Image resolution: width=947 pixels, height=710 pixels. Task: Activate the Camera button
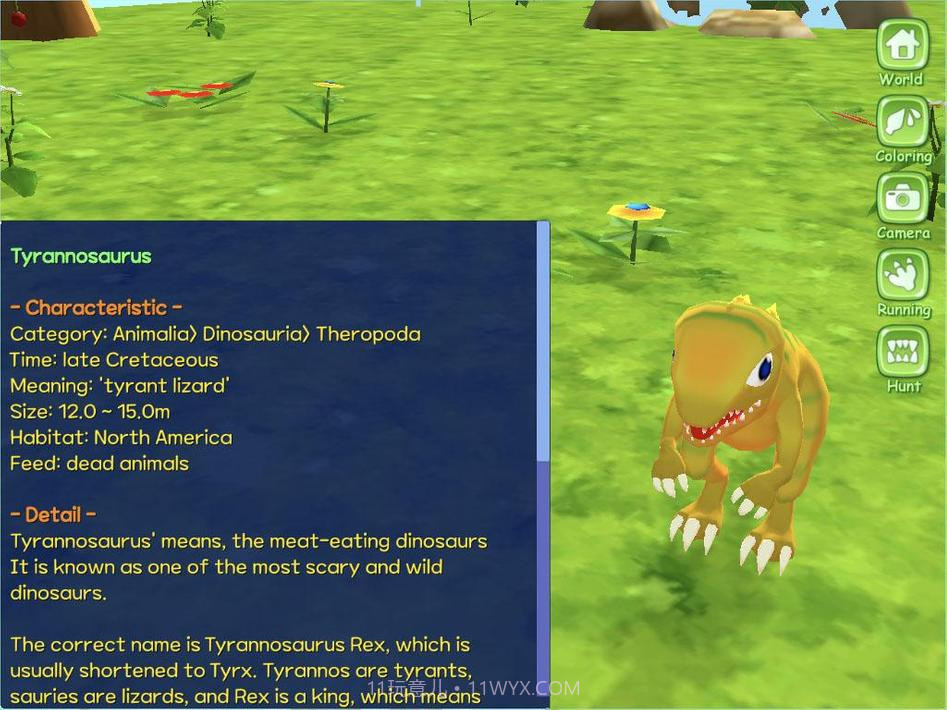coord(902,198)
